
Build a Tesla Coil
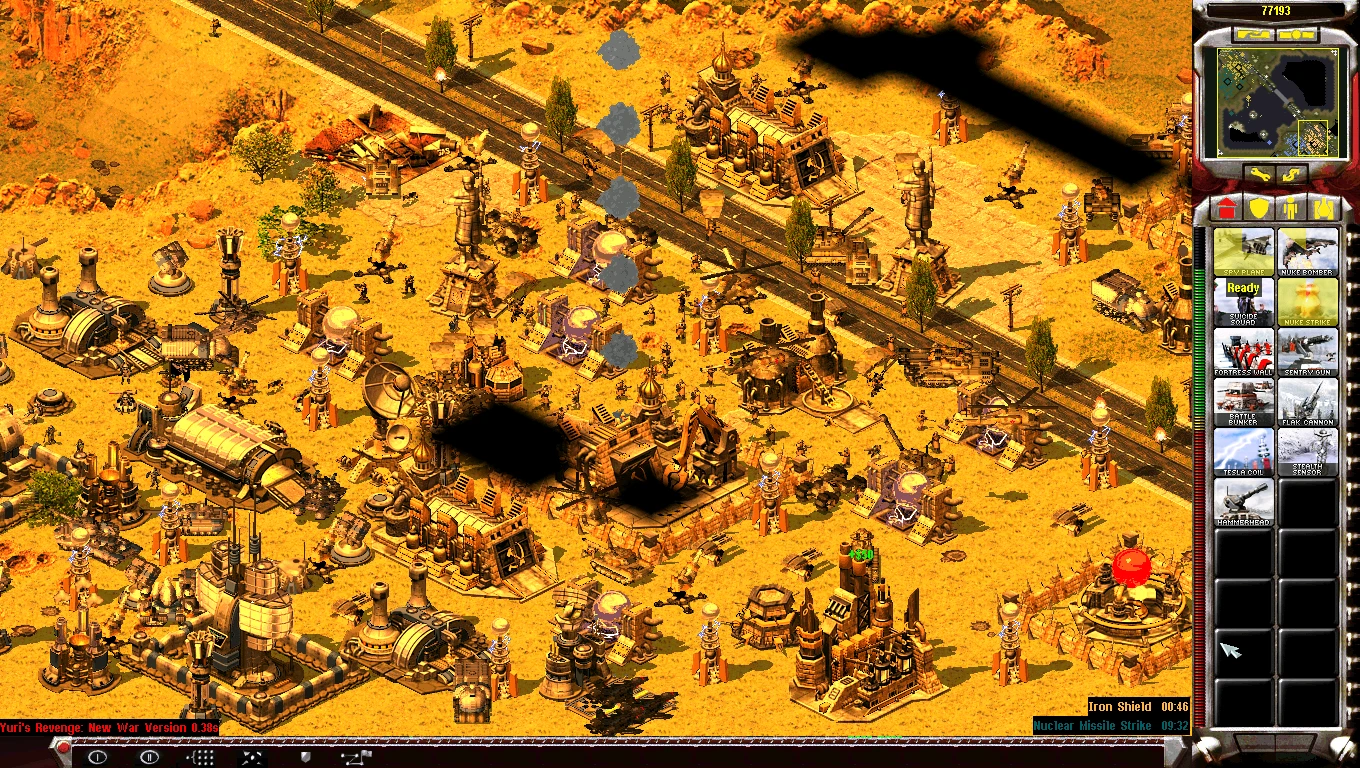click(1244, 451)
